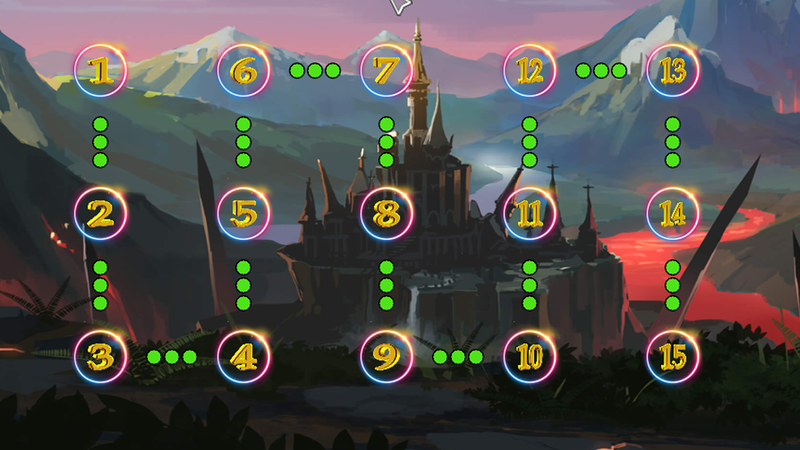Enter level 6

click(x=243, y=71)
